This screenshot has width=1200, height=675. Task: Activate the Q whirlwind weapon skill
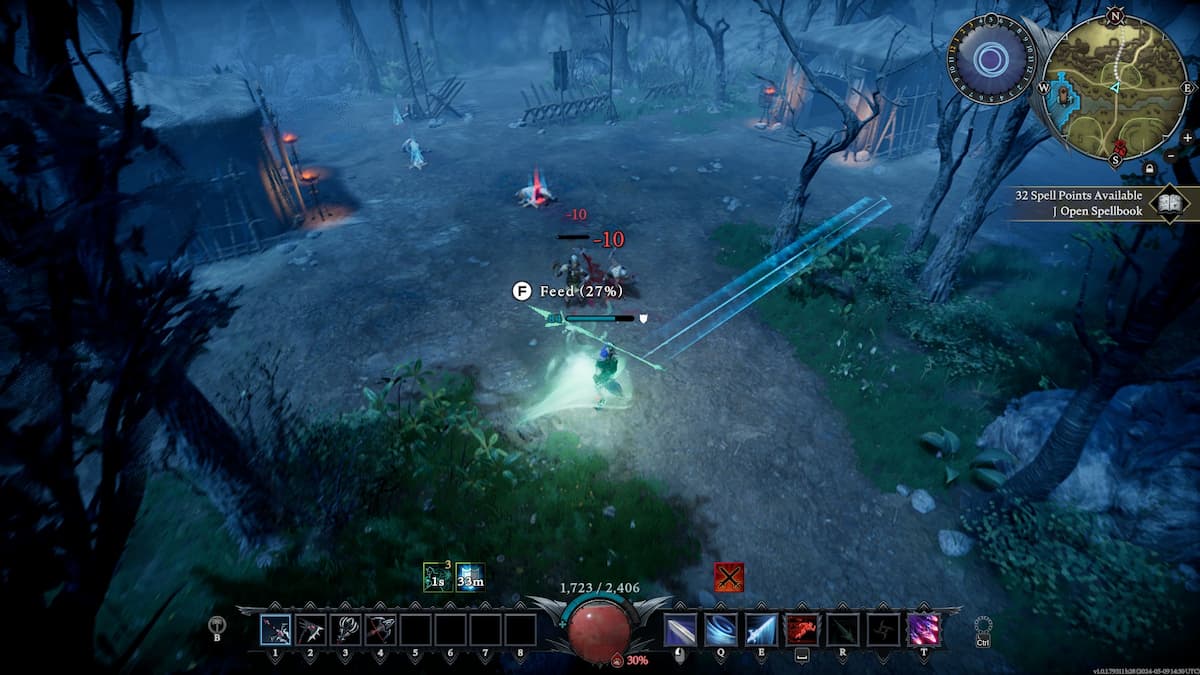(720, 630)
